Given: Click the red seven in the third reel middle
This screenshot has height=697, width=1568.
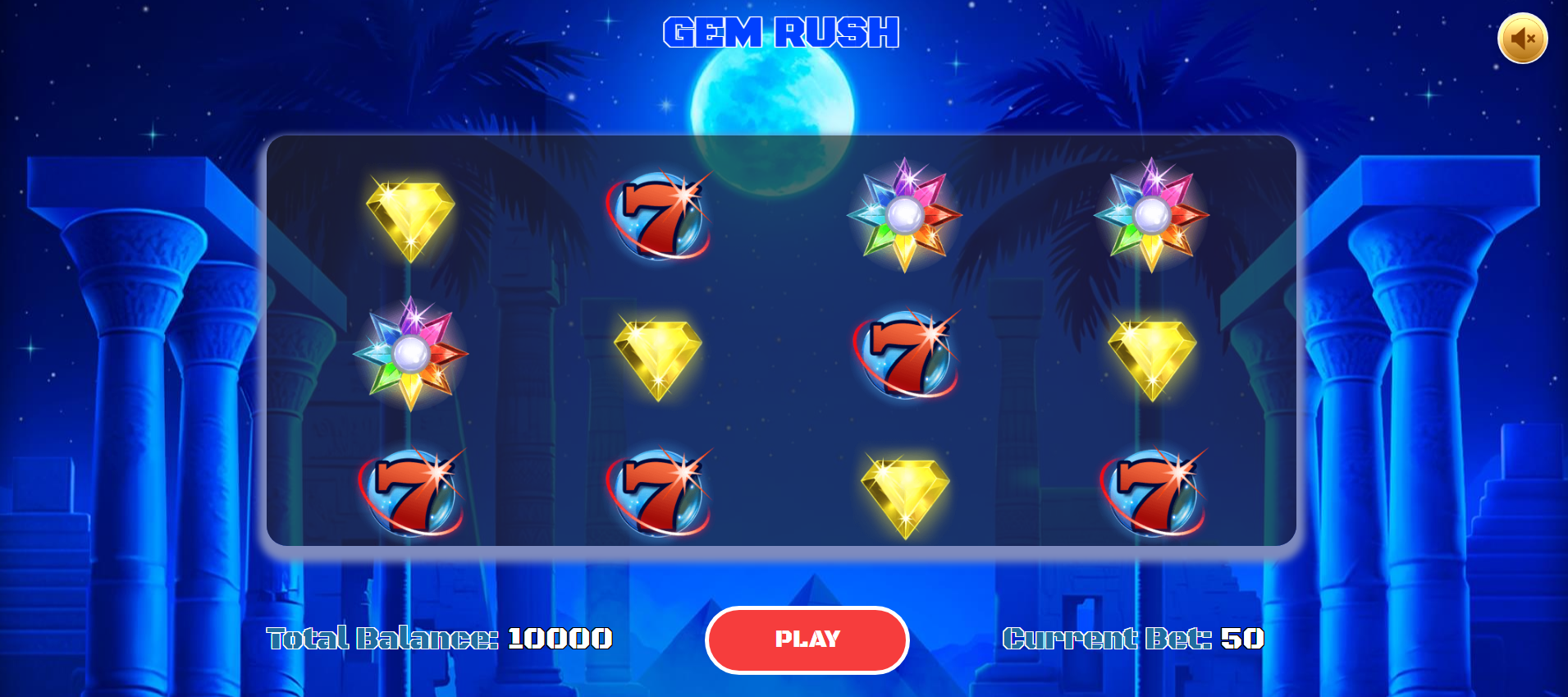Looking at the screenshot, I should [x=906, y=355].
